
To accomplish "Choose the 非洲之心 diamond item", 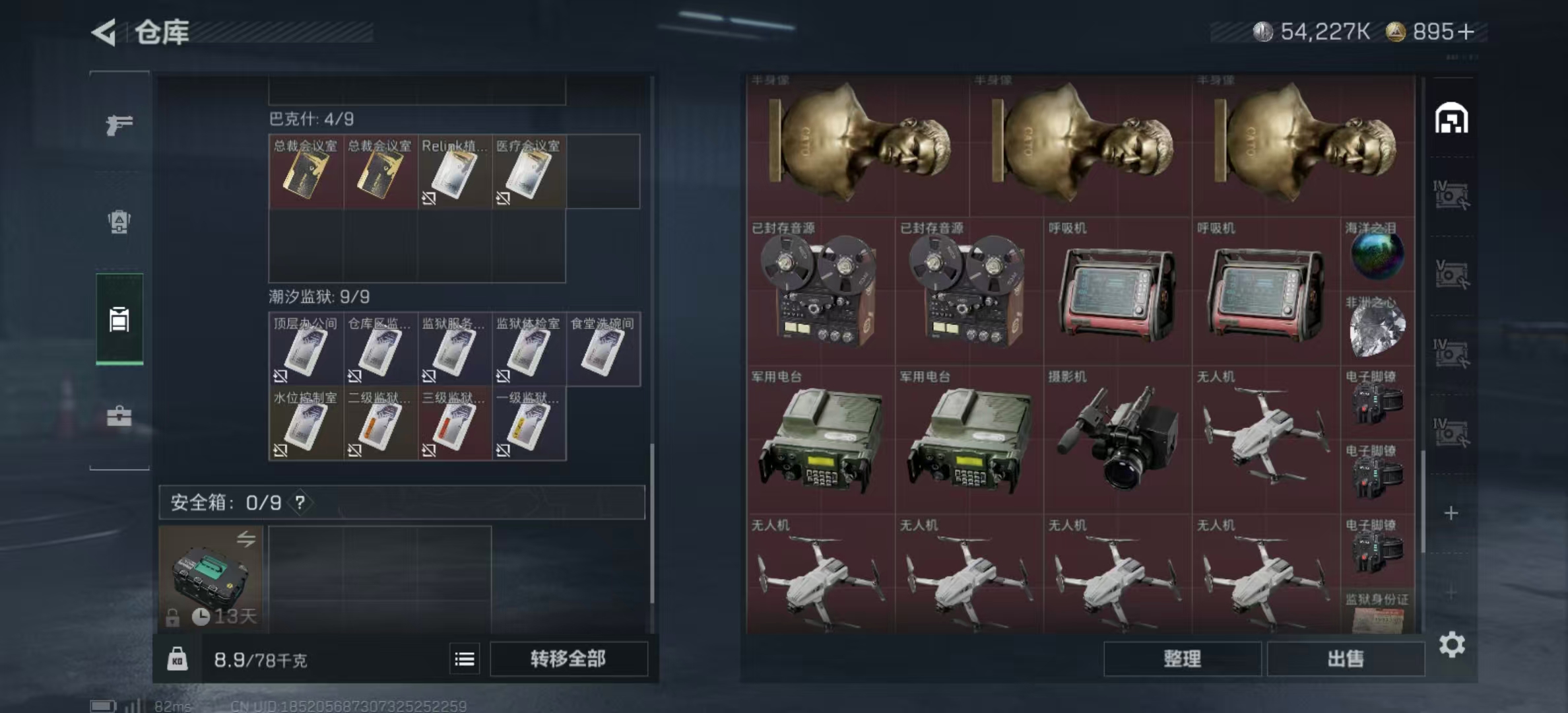I will [x=1377, y=328].
